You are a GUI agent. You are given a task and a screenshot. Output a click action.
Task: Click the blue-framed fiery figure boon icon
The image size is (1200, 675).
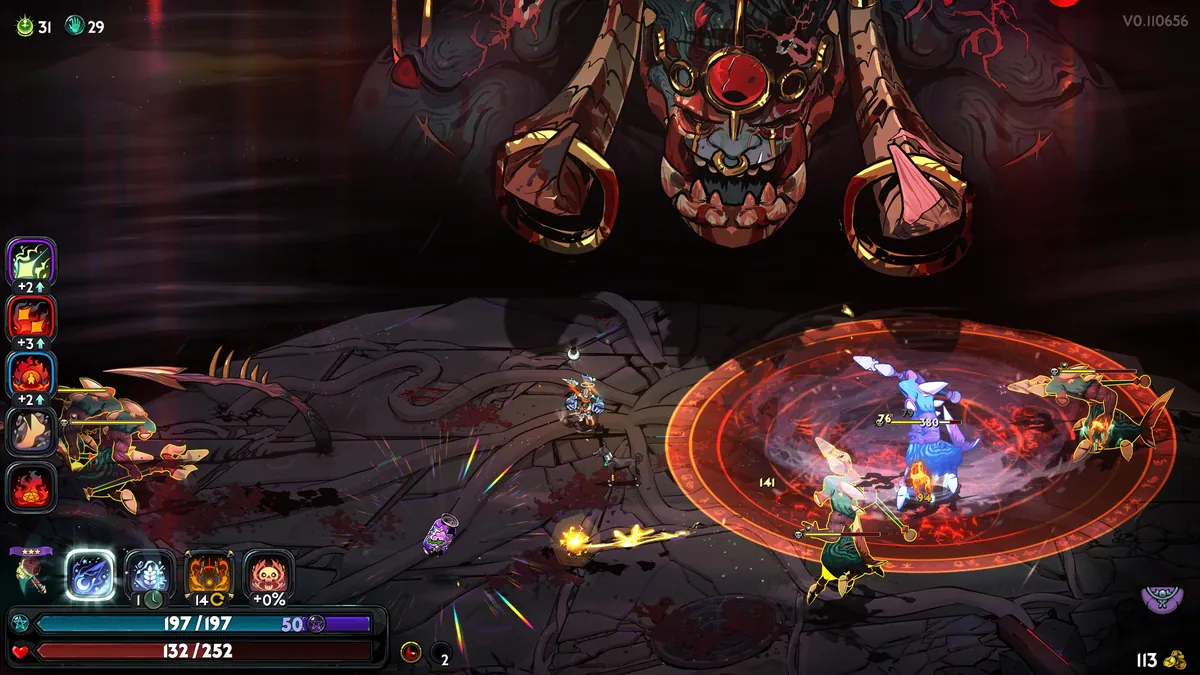31,375
